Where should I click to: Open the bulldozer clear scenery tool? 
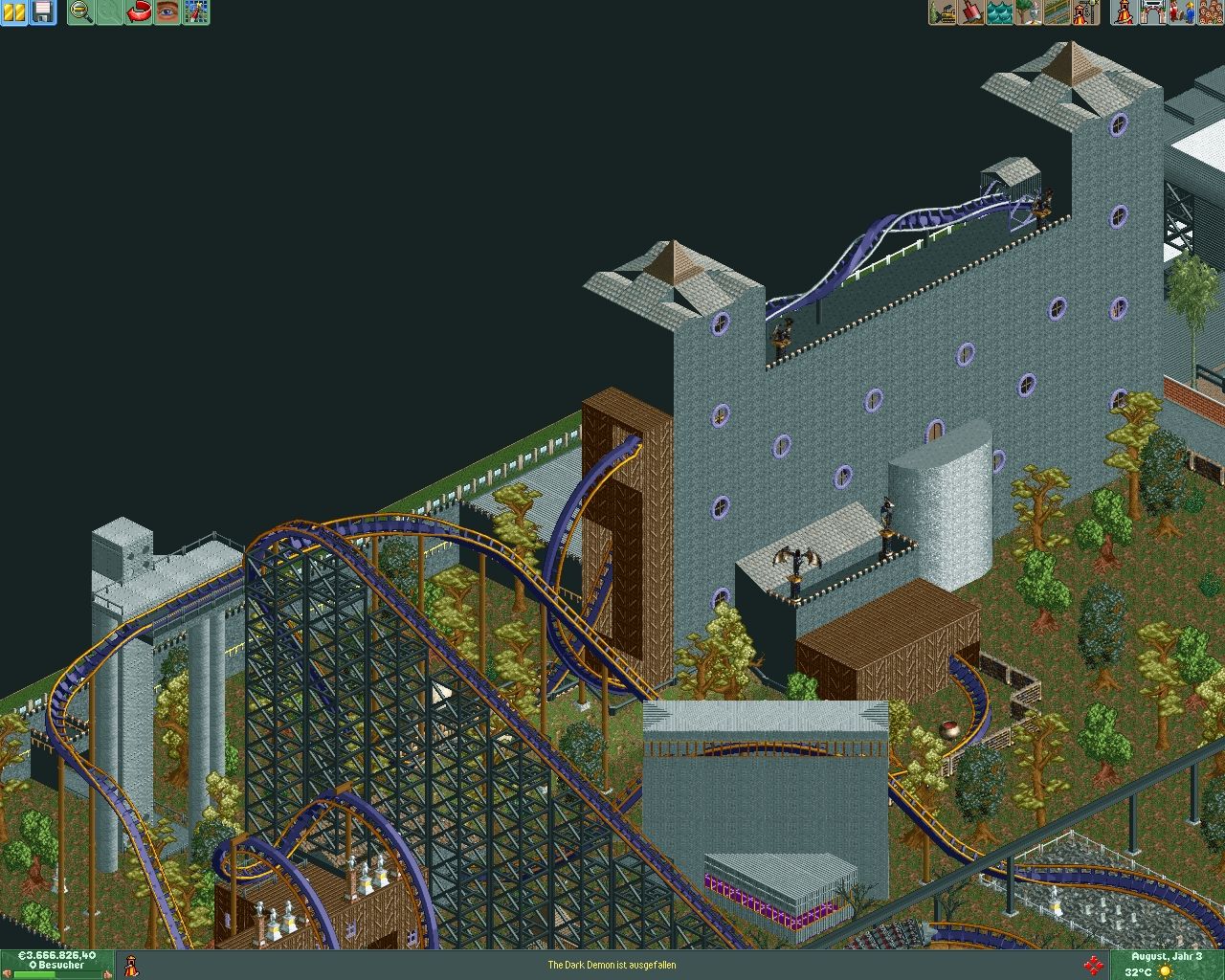click(943, 12)
